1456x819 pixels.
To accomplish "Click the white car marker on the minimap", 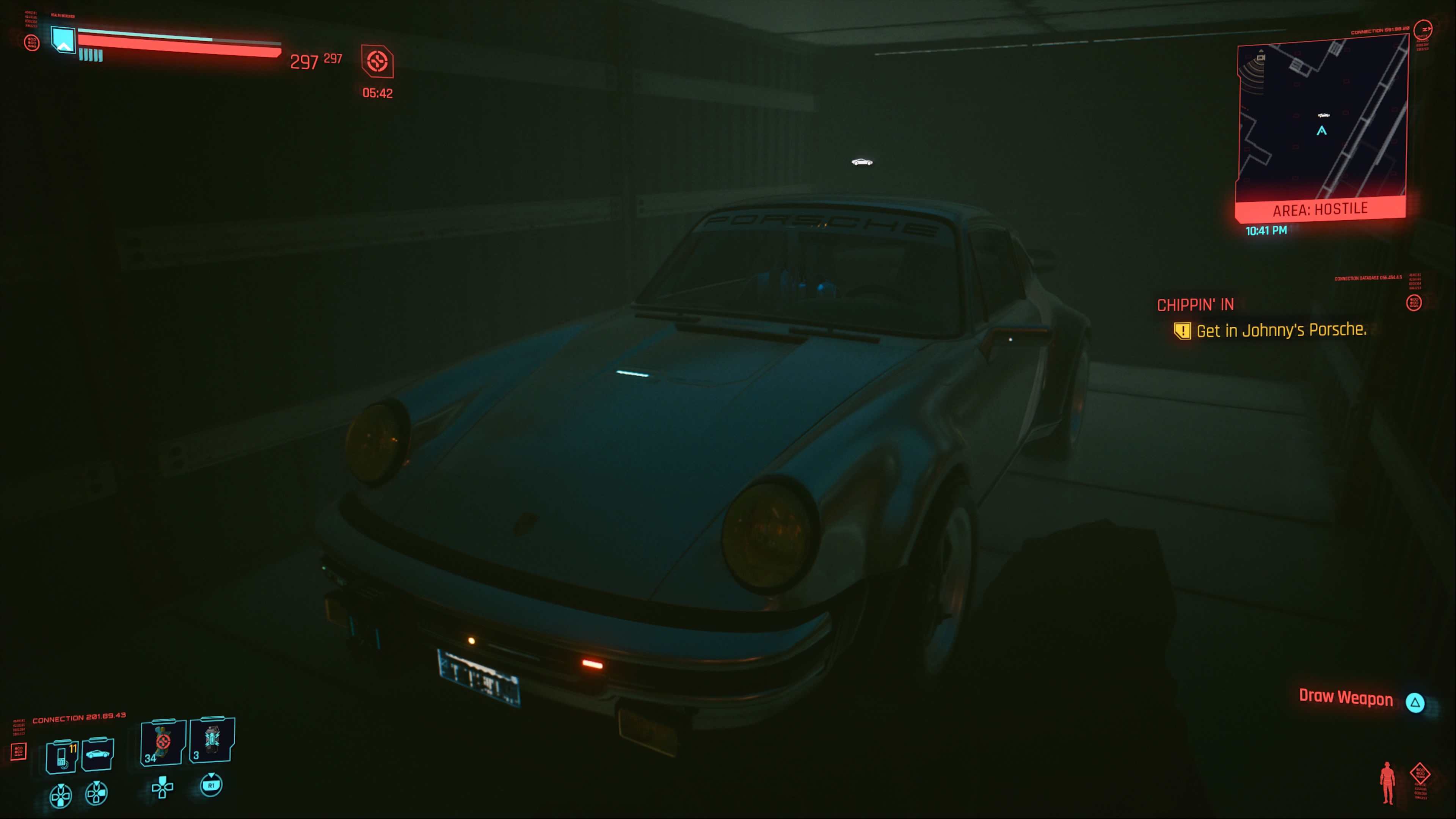I will point(1324,115).
